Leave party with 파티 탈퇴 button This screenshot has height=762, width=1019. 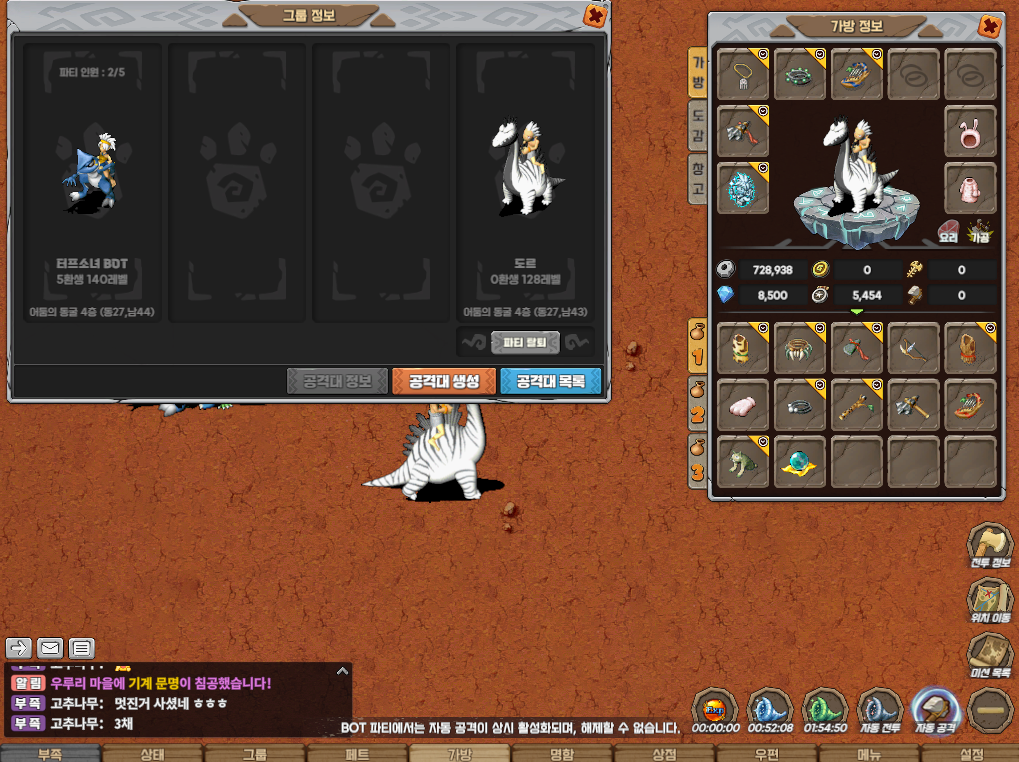[525, 341]
